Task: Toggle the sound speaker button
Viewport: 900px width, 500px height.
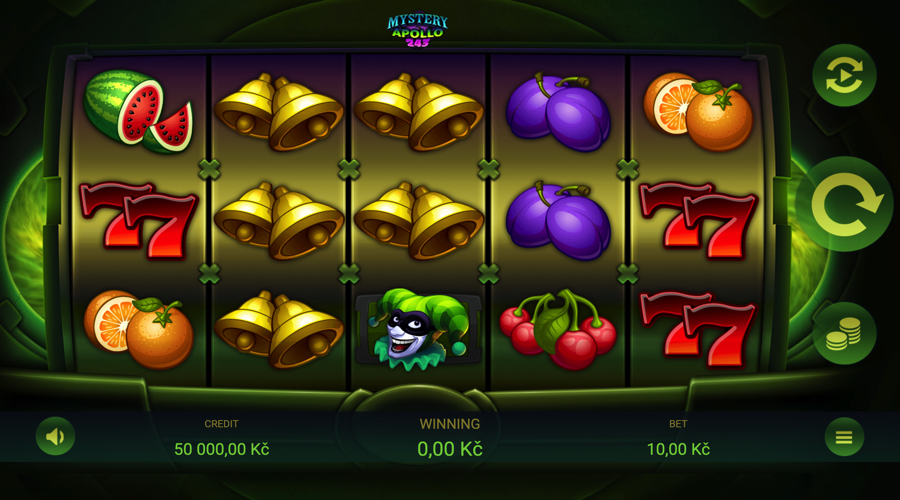Action: click(x=55, y=437)
